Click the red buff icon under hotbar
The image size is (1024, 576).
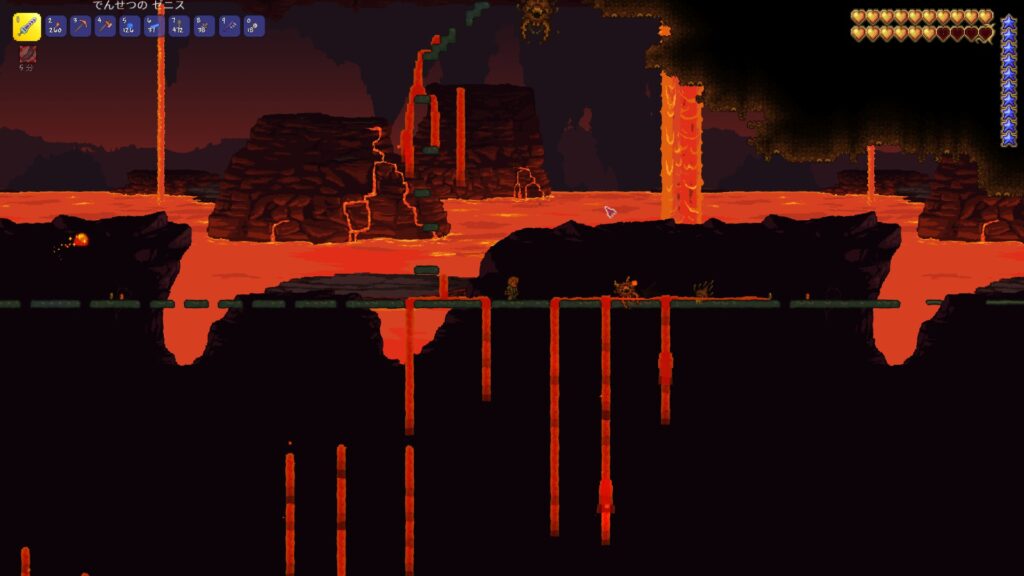pyautogui.click(x=28, y=55)
